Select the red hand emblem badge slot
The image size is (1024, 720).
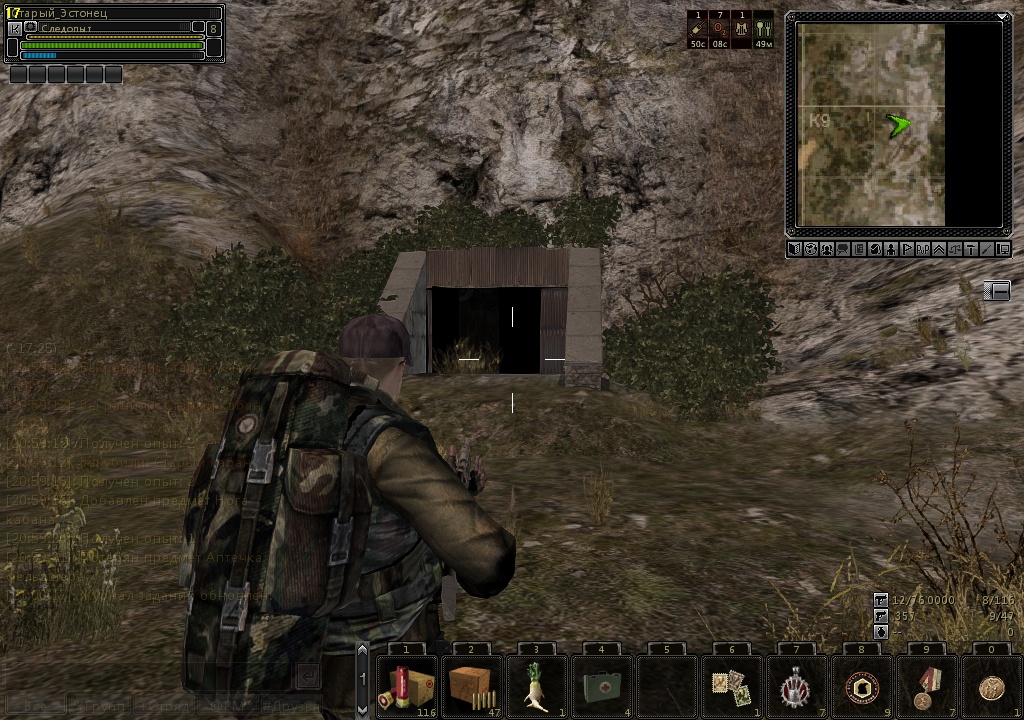tap(796, 684)
